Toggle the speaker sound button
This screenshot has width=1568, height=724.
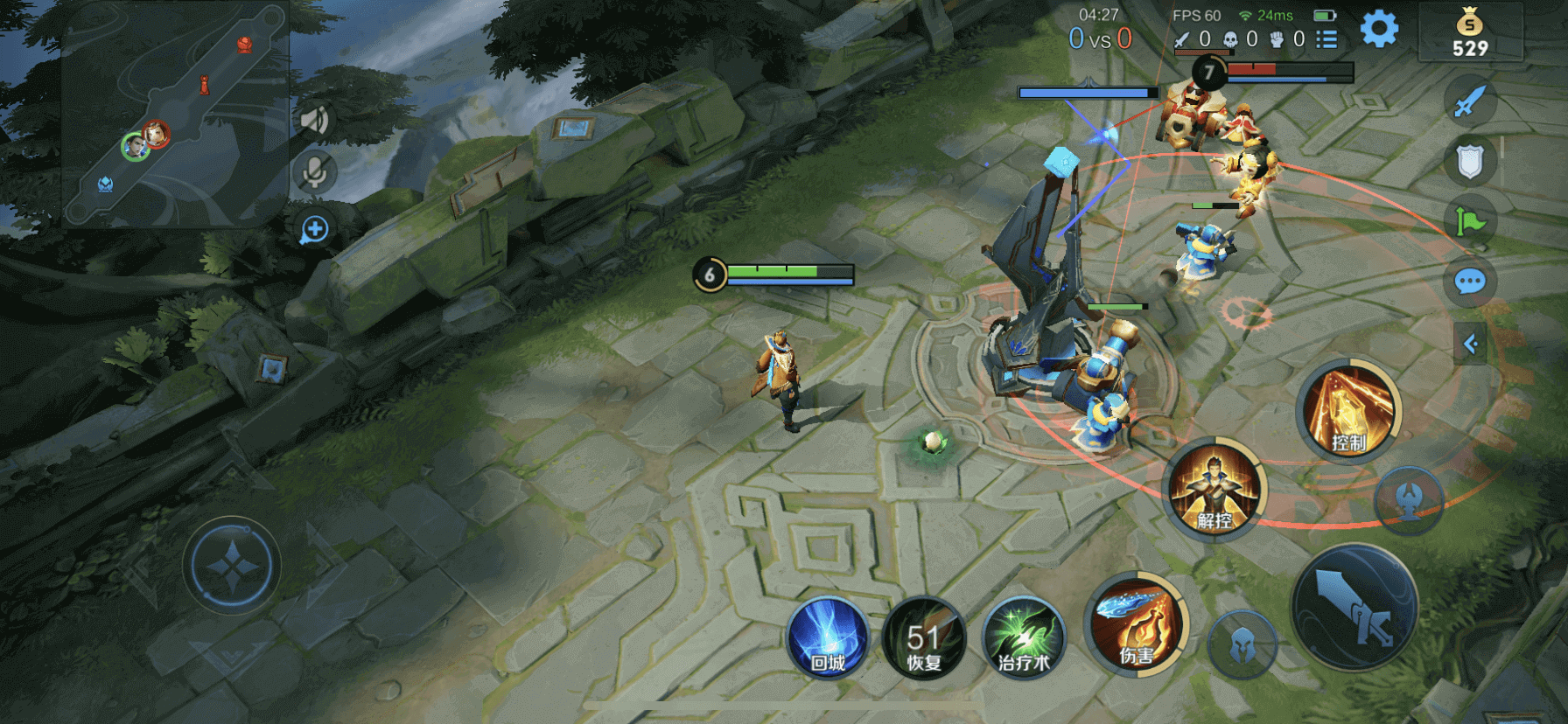click(314, 121)
